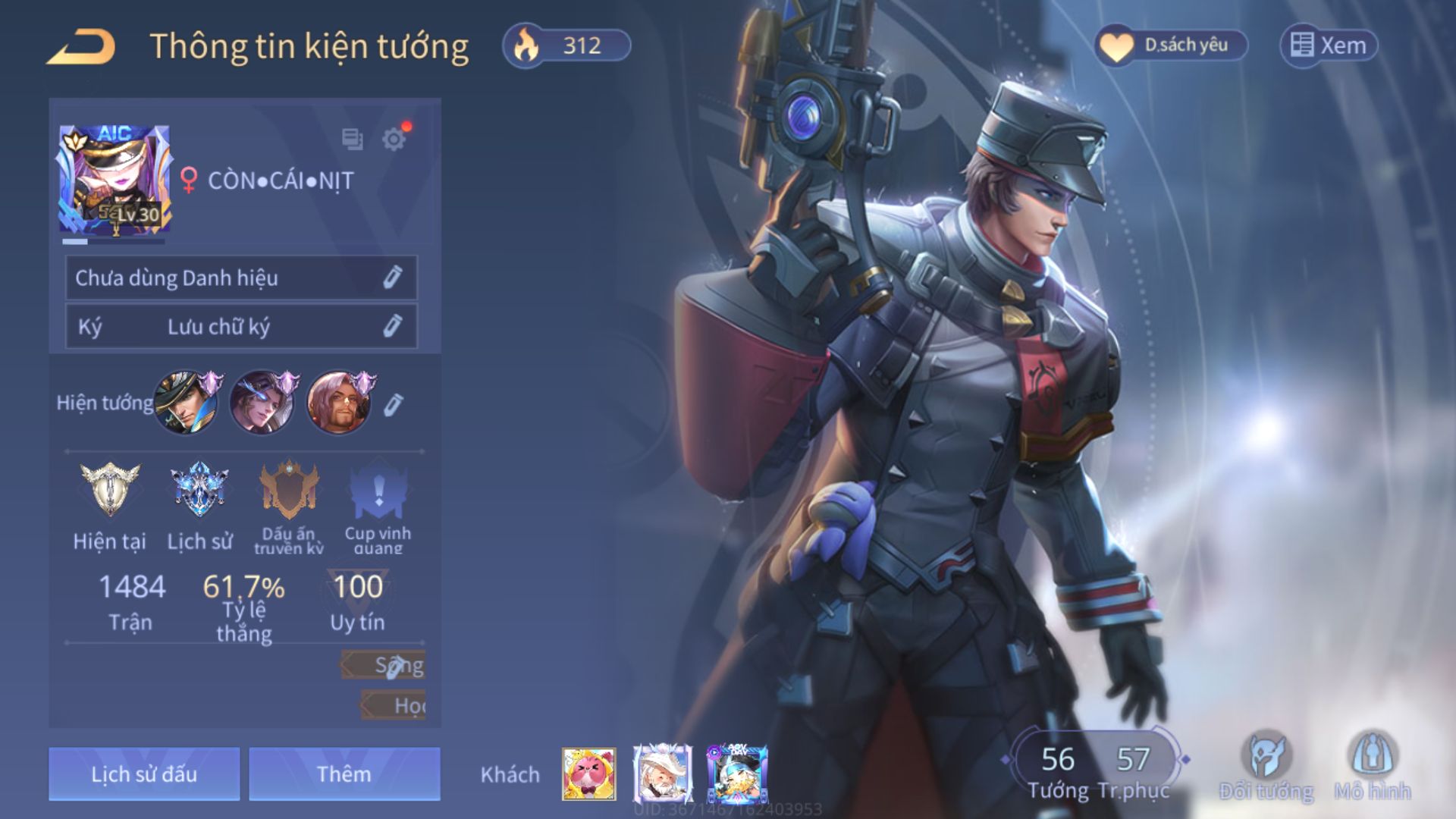Open Lịch sử đấu match history

(144, 773)
